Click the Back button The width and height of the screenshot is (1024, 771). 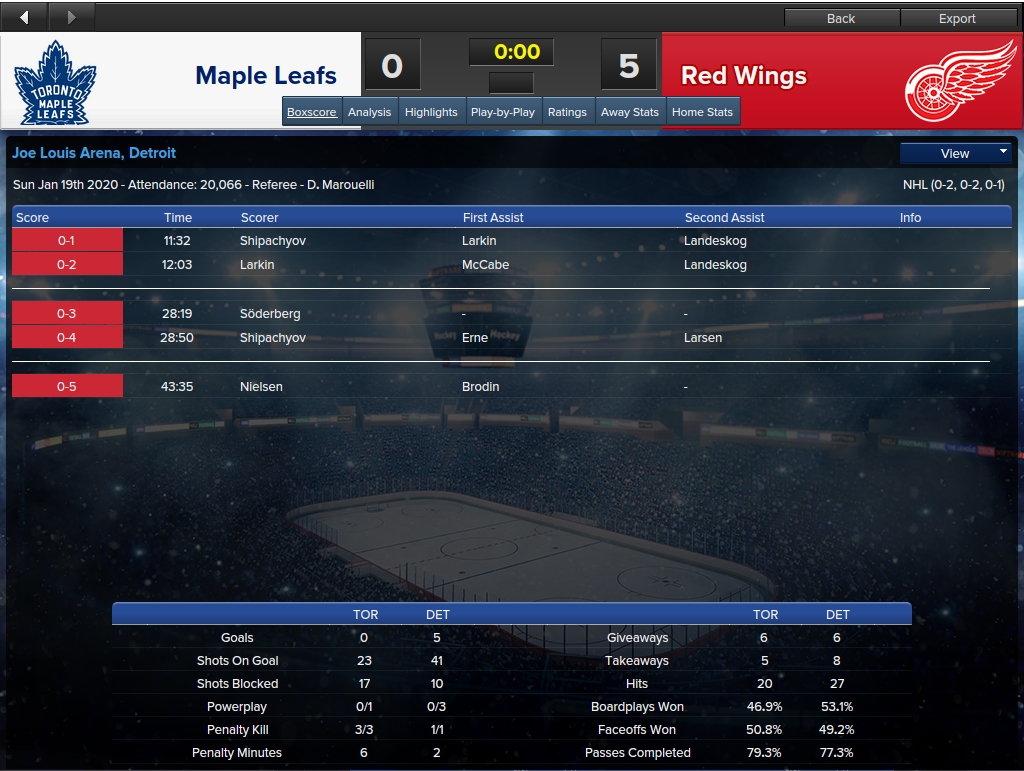[x=841, y=18]
